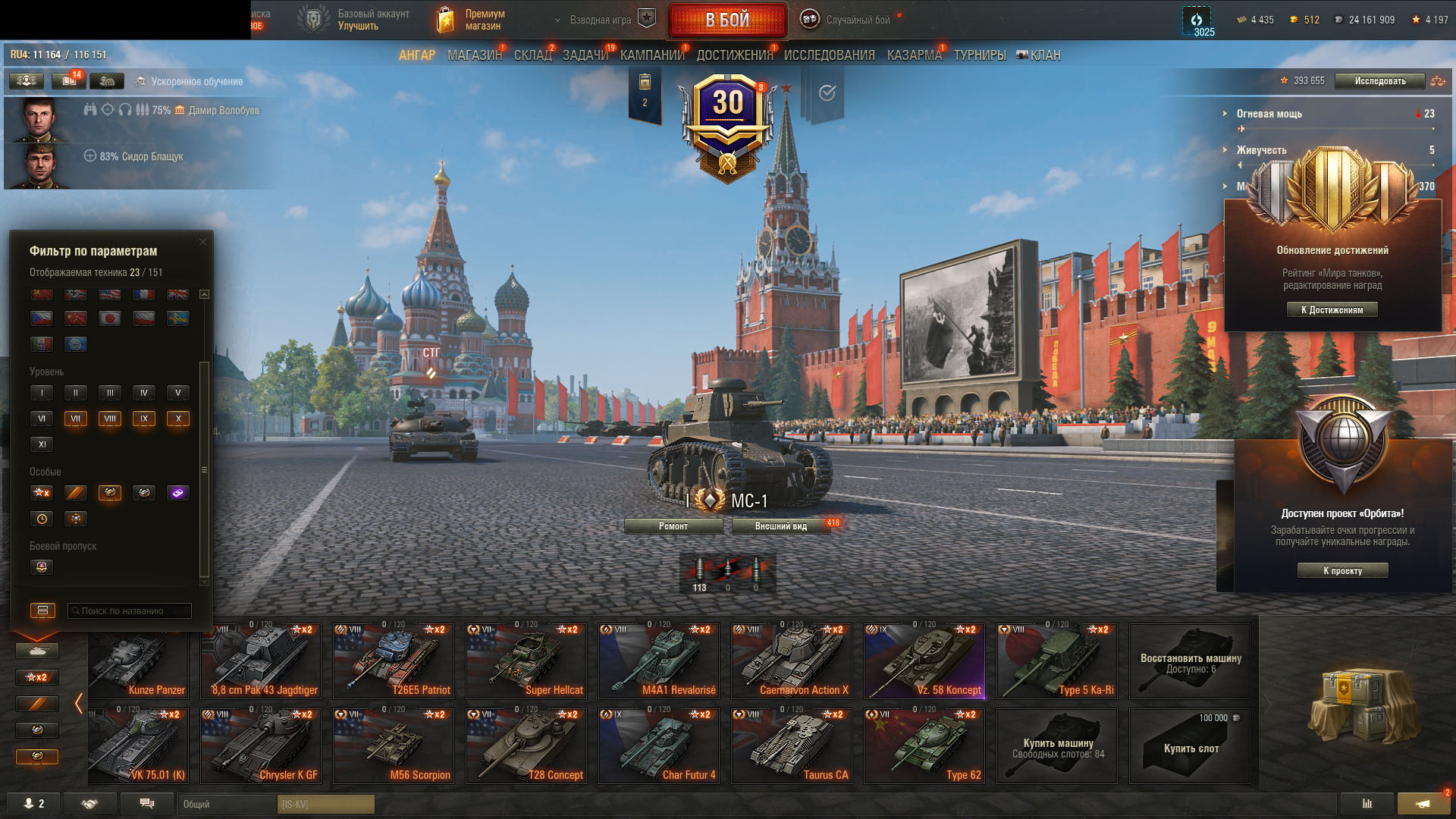Toggle tier X filter
The image size is (1456, 819).
point(178,419)
